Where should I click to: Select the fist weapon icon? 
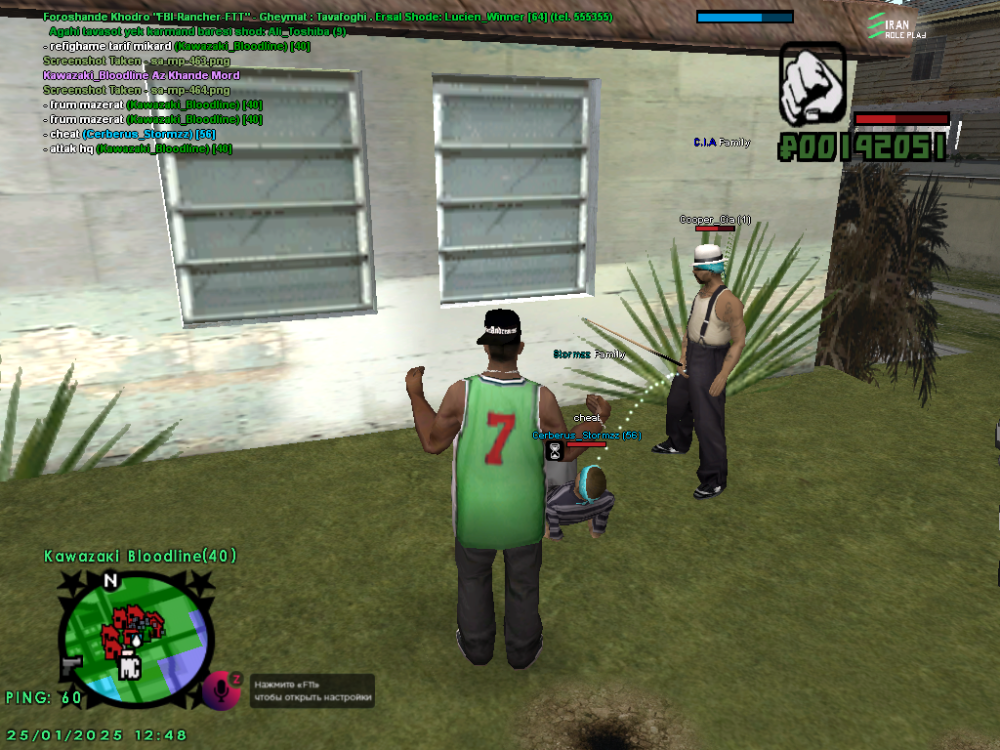click(812, 86)
